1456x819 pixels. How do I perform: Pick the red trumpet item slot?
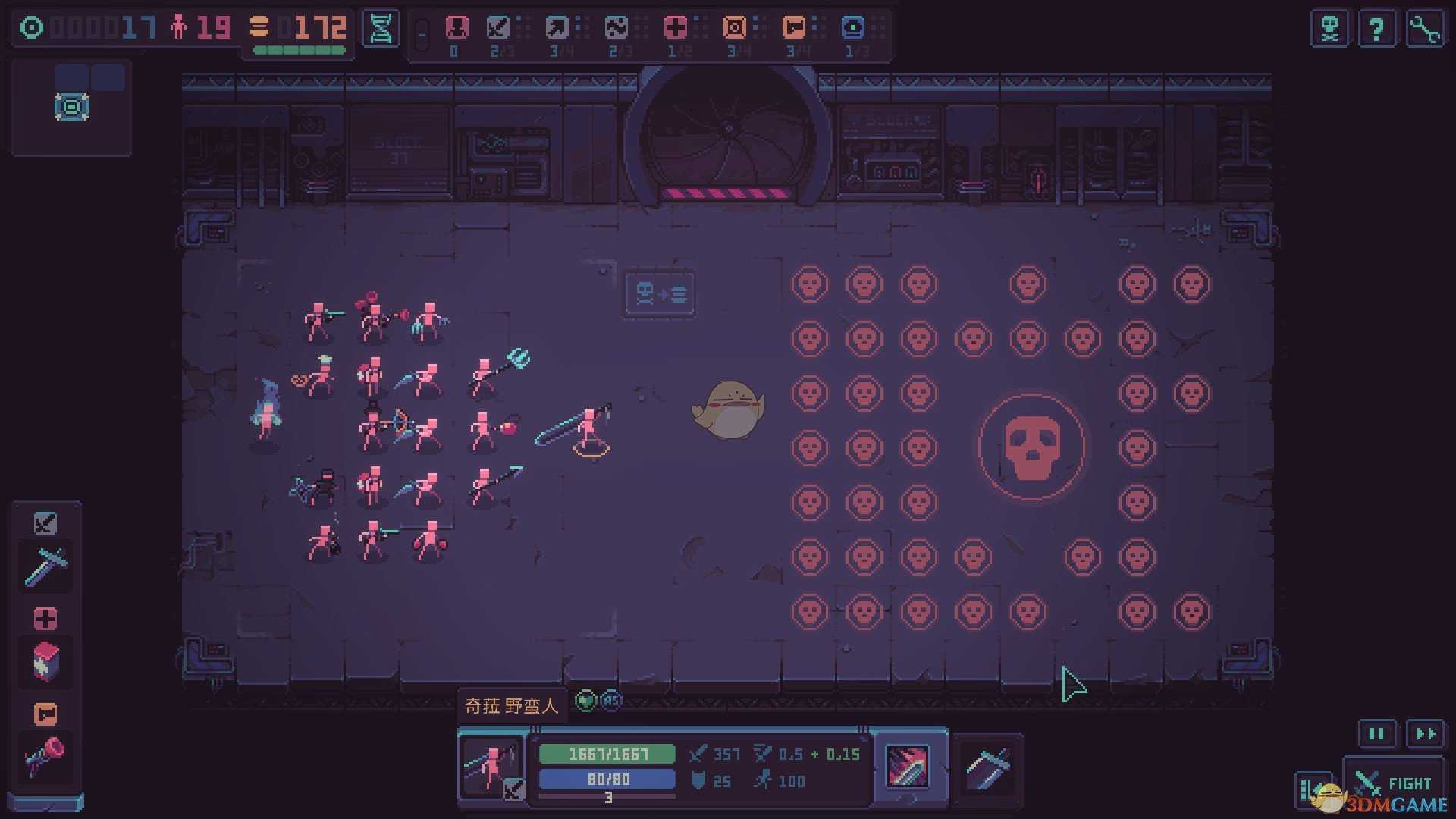pos(45,757)
